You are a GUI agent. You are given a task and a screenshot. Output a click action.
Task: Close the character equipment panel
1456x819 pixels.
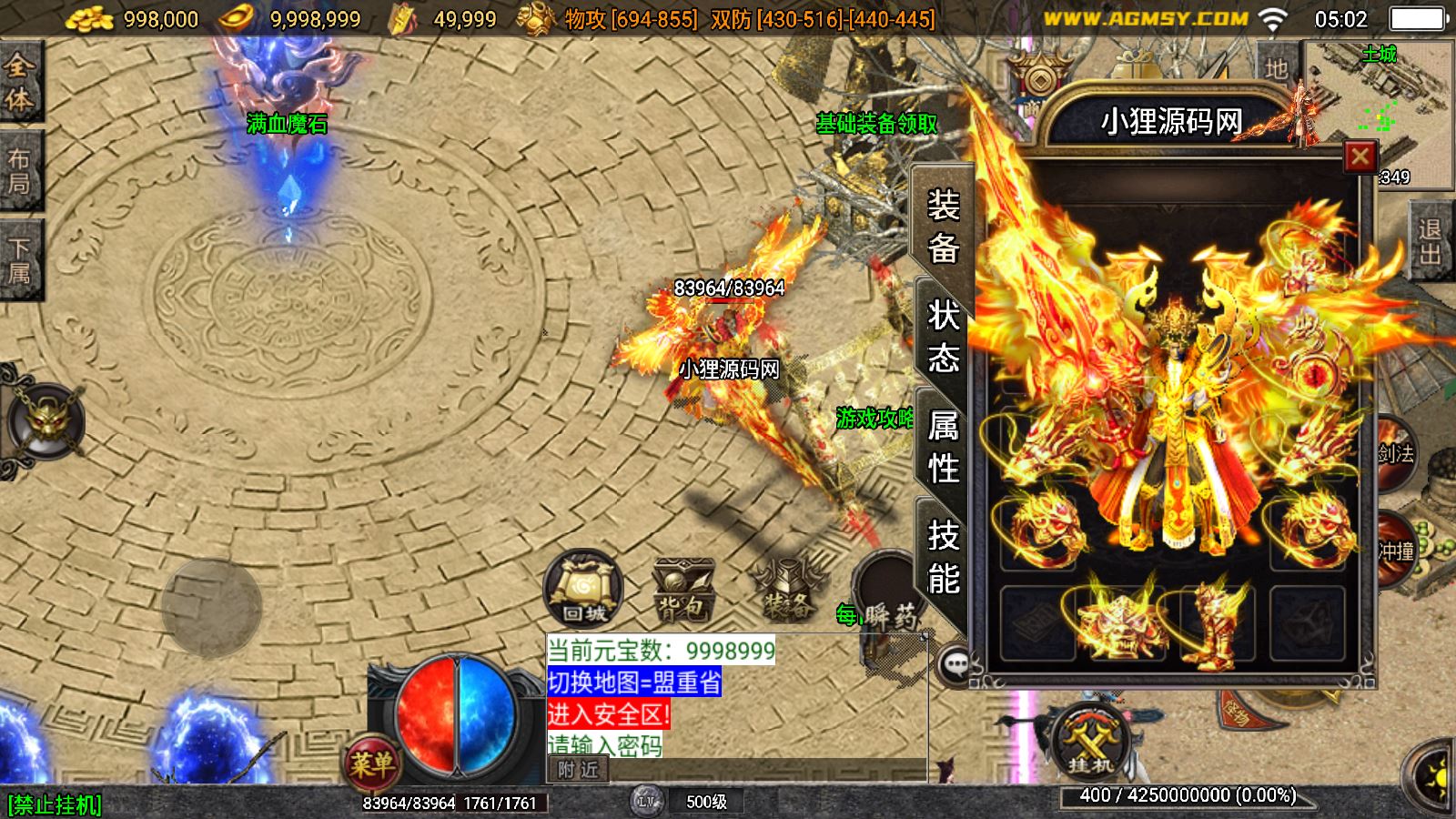point(1360,157)
